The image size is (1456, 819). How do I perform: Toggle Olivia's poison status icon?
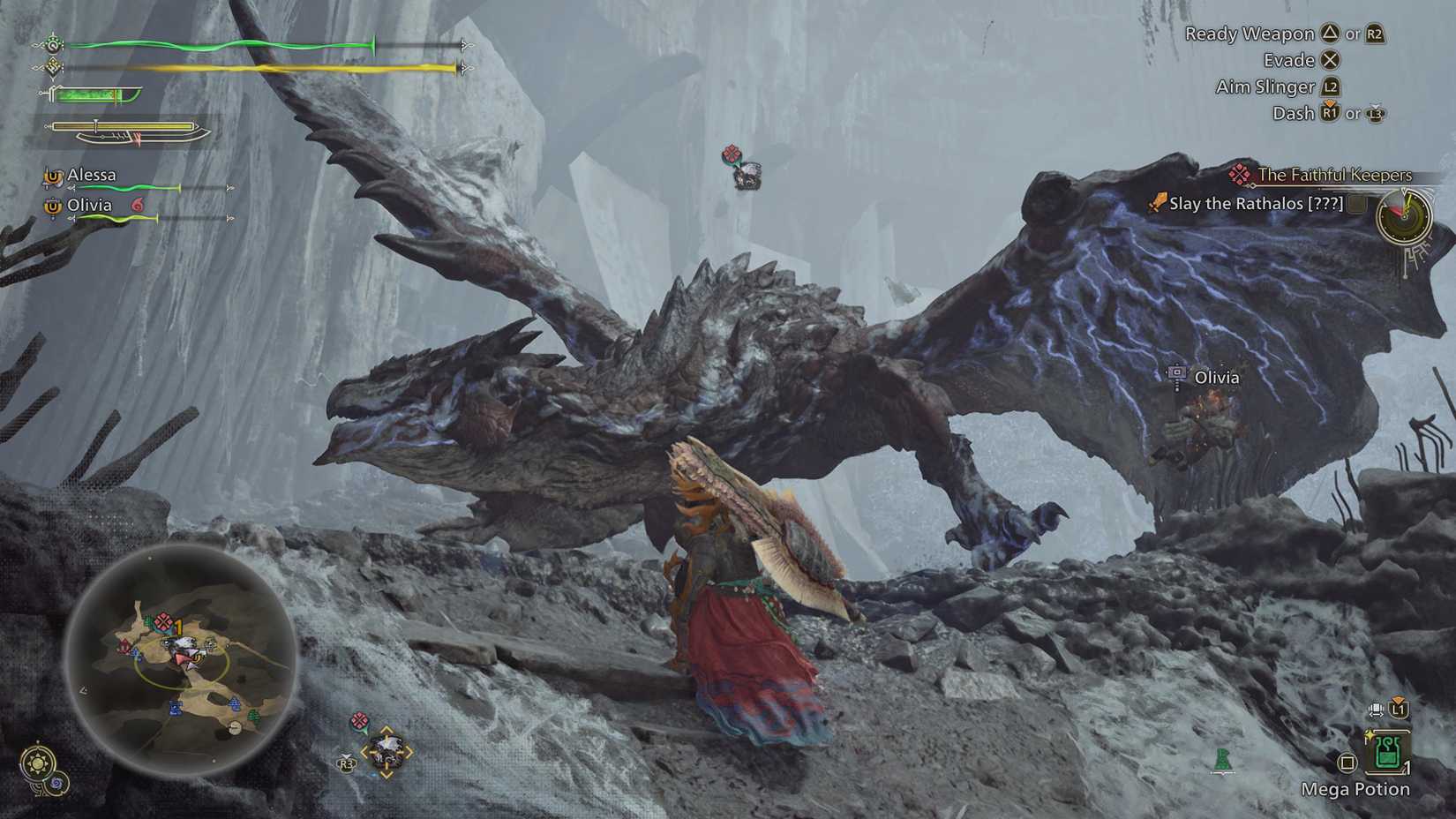point(138,205)
